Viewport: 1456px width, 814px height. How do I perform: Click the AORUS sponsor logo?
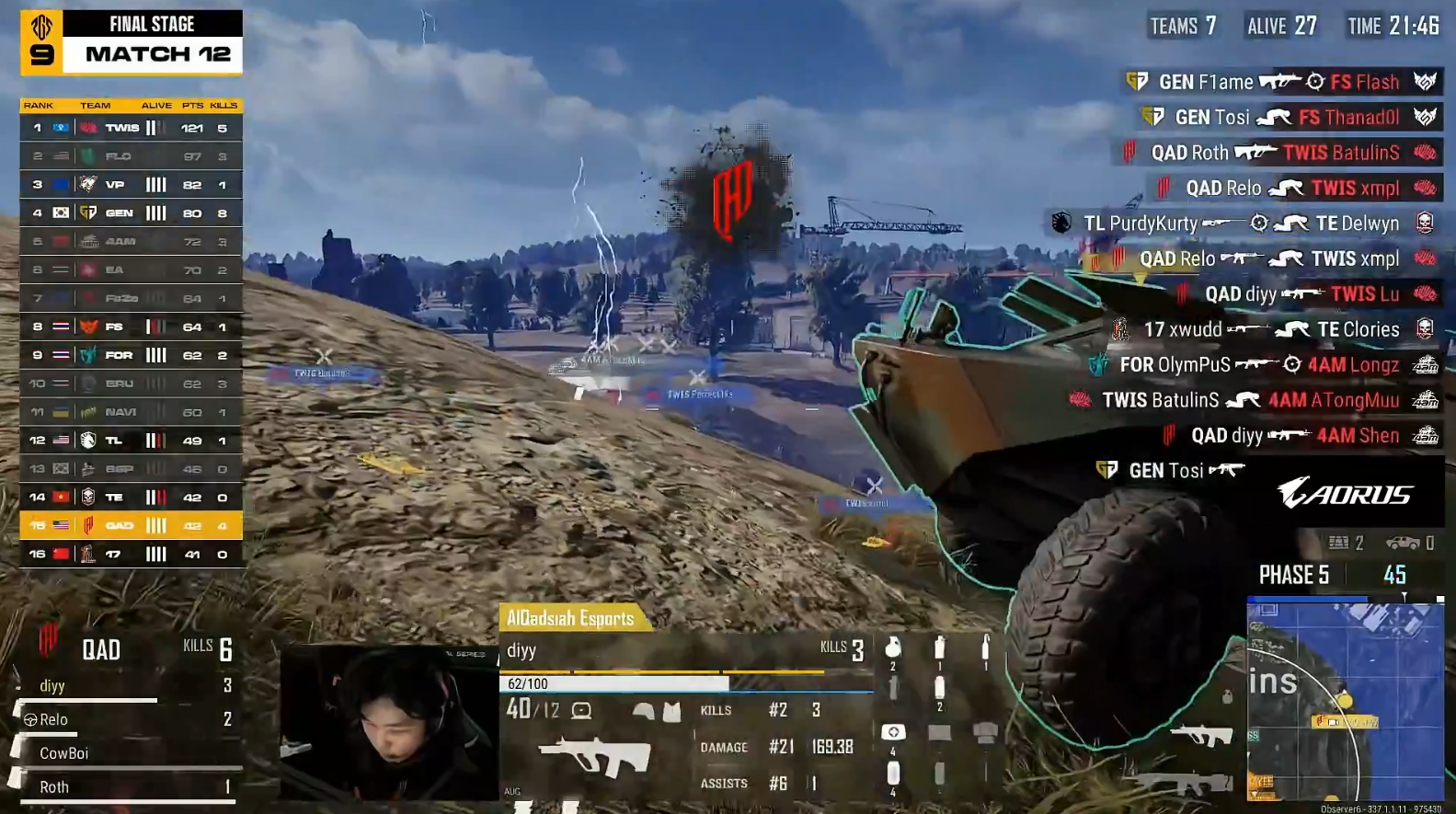click(x=1344, y=494)
